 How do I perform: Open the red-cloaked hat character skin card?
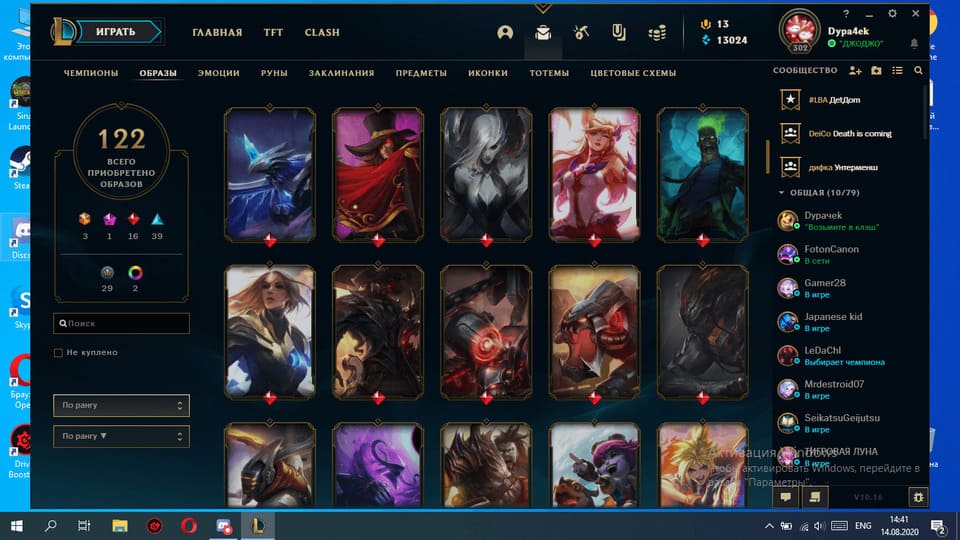point(378,174)
